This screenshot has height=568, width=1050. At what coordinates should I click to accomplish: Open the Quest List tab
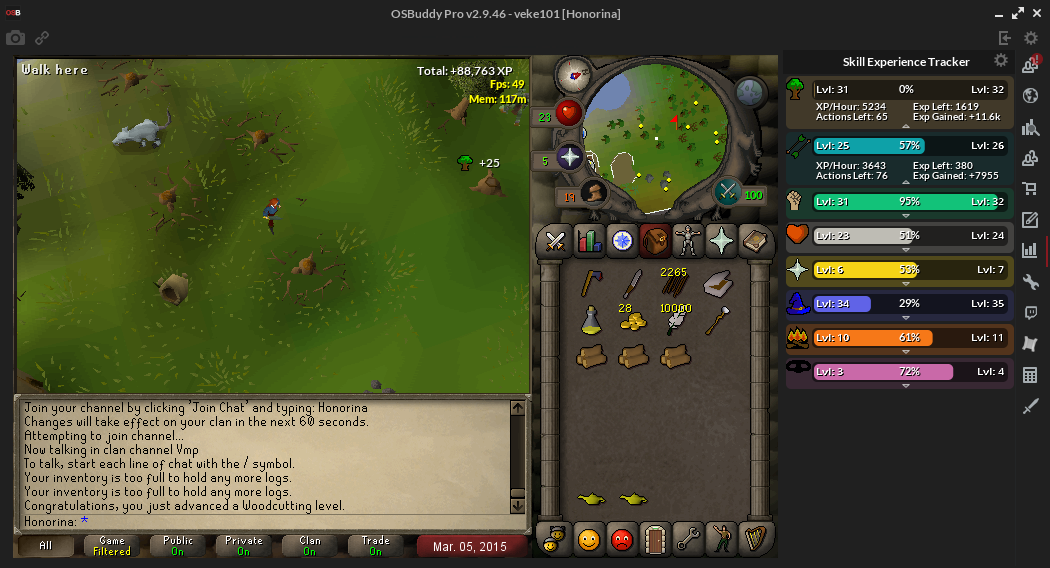pos(622,241)
